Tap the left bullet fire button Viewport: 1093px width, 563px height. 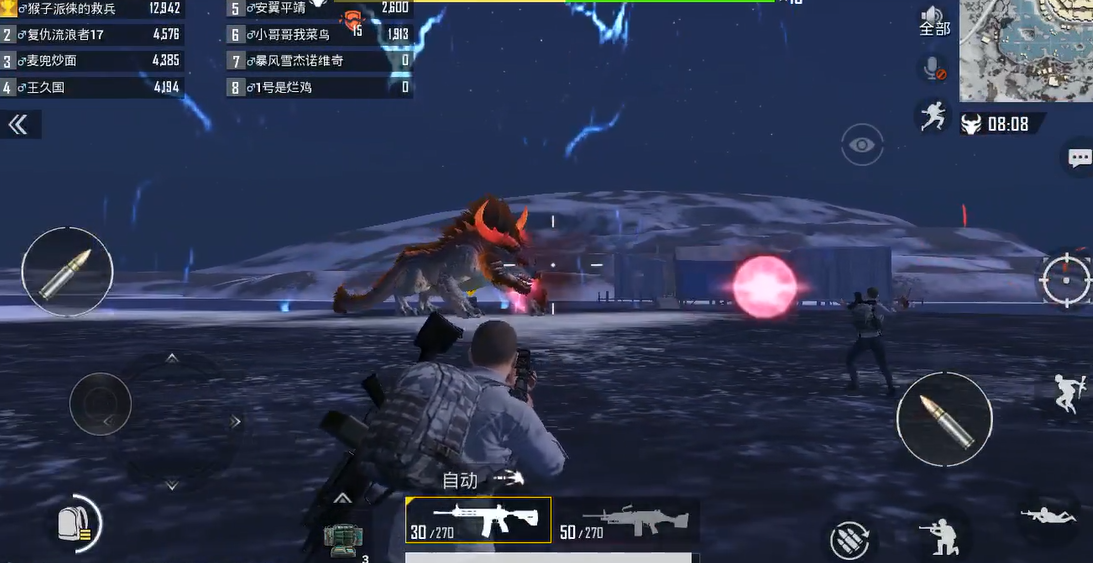pos(67,272)
